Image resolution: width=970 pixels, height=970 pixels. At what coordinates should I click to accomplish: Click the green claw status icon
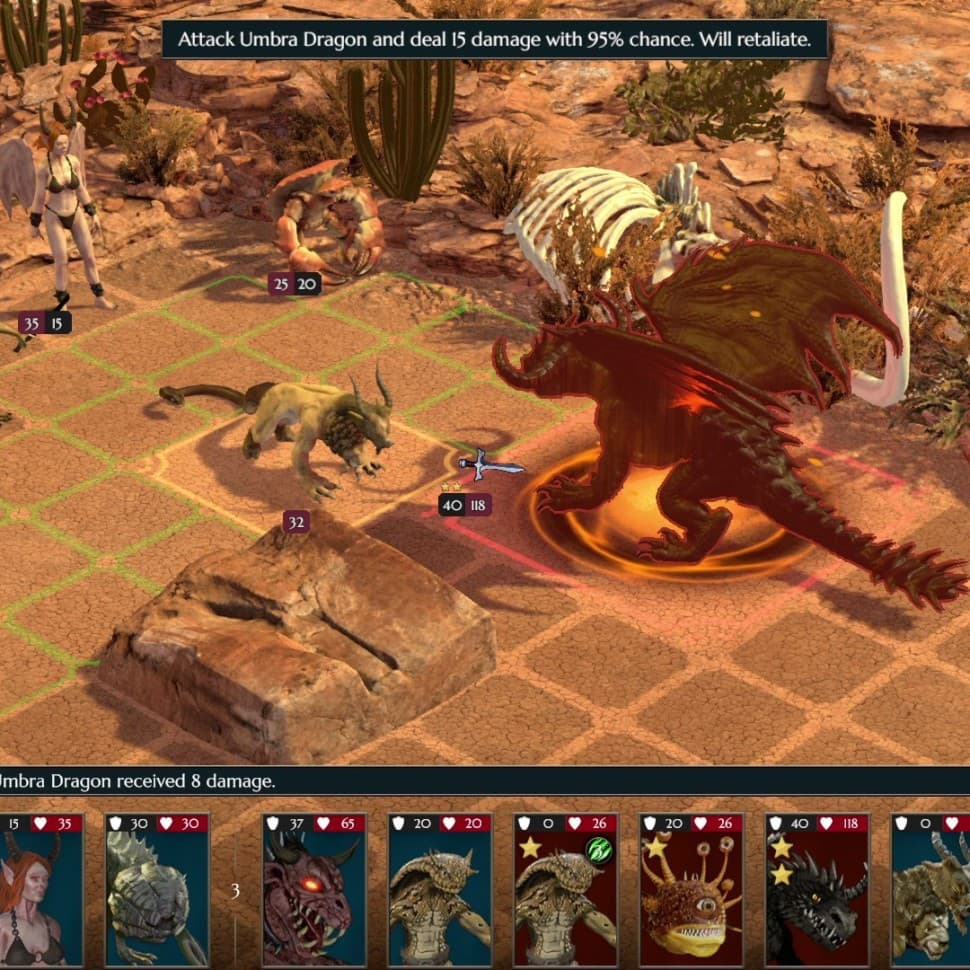[x=598, y=849]
